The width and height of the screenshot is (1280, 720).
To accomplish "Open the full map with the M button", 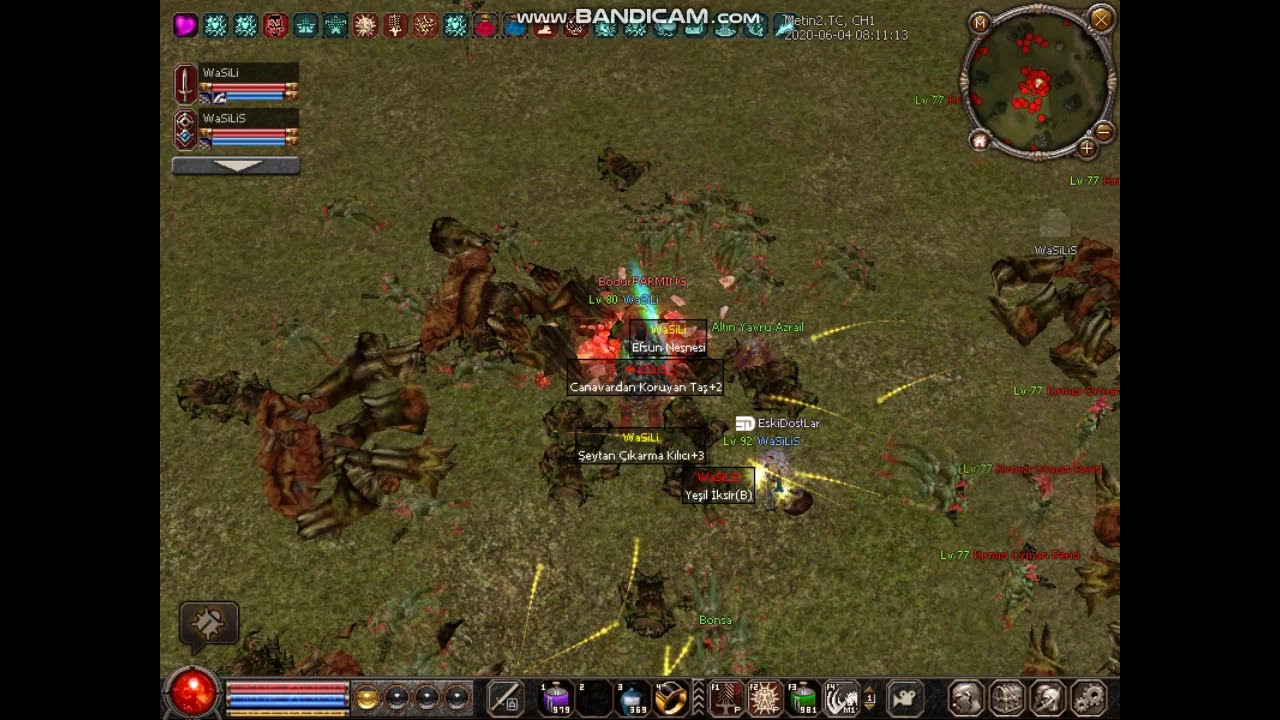I will (980, 22).
